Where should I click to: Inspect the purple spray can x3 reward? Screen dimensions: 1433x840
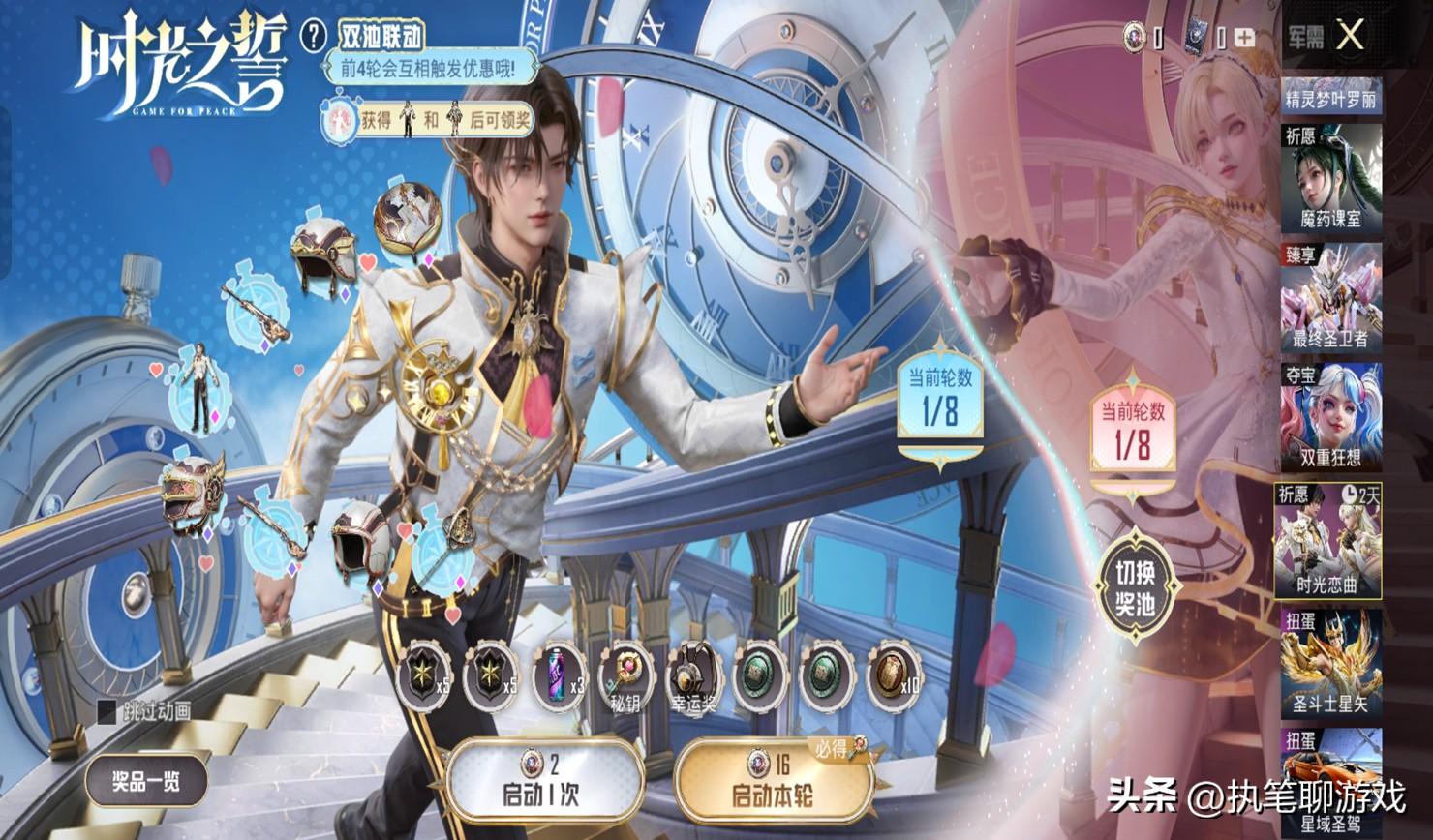point(560,675)
